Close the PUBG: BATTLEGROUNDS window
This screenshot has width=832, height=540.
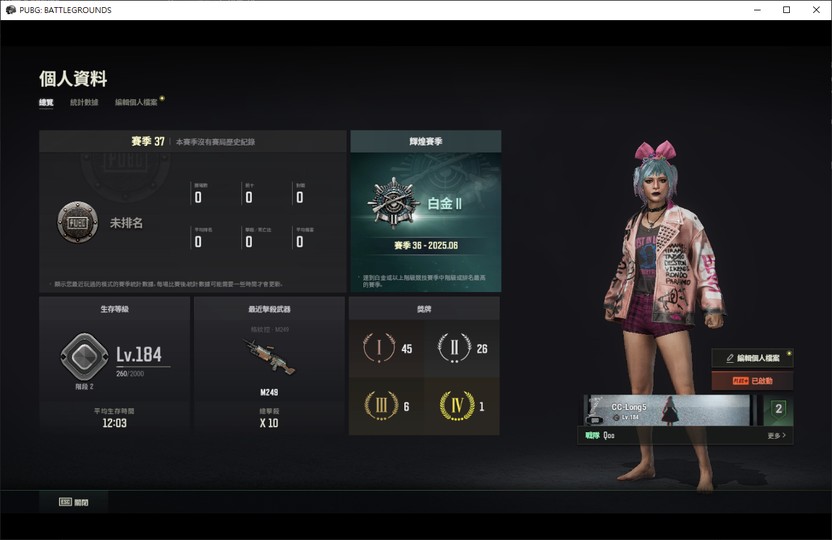pyautogui.click(x=814, y=10)
